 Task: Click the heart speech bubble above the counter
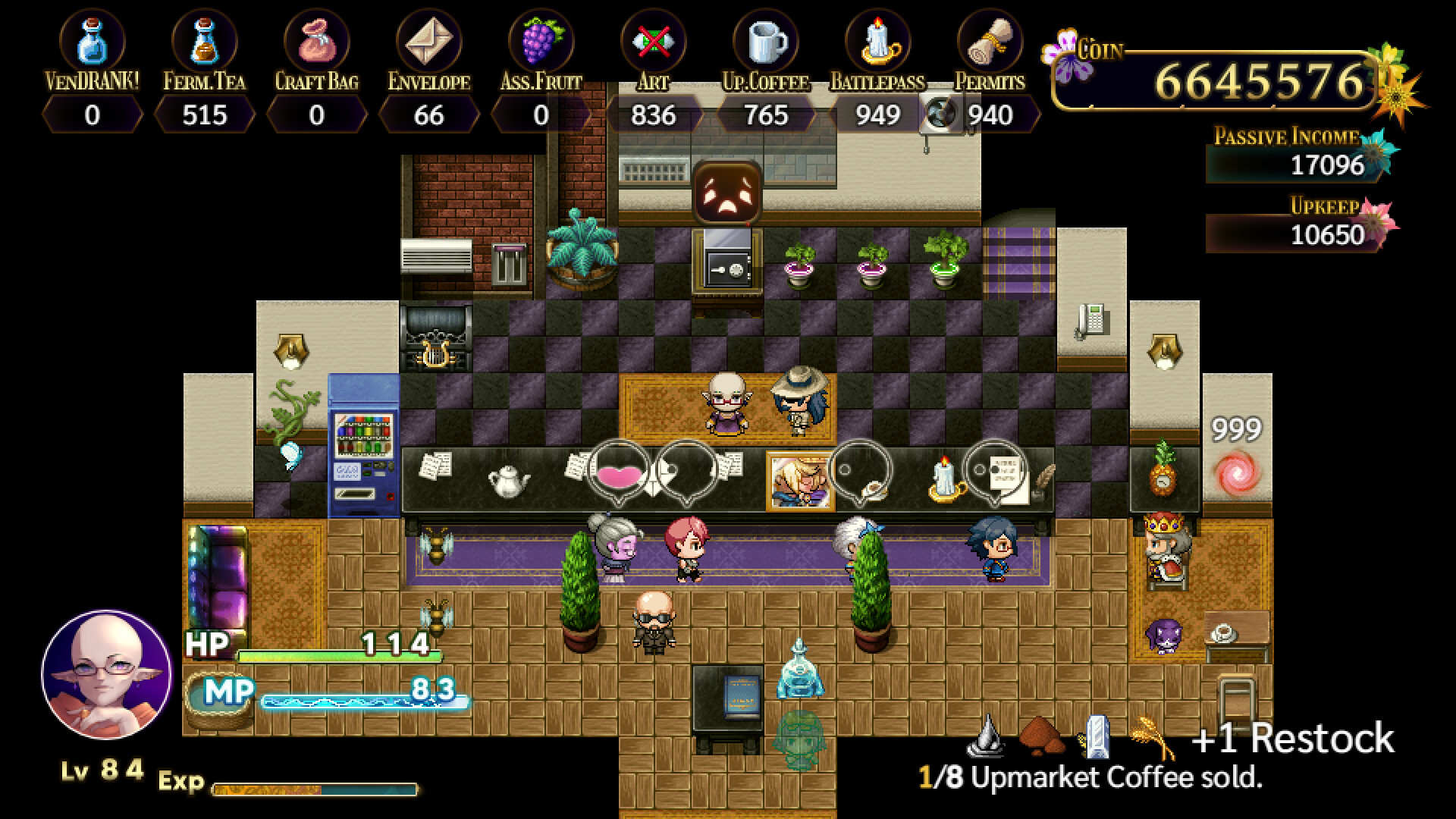pyautogui.click(x=619, y=472)
